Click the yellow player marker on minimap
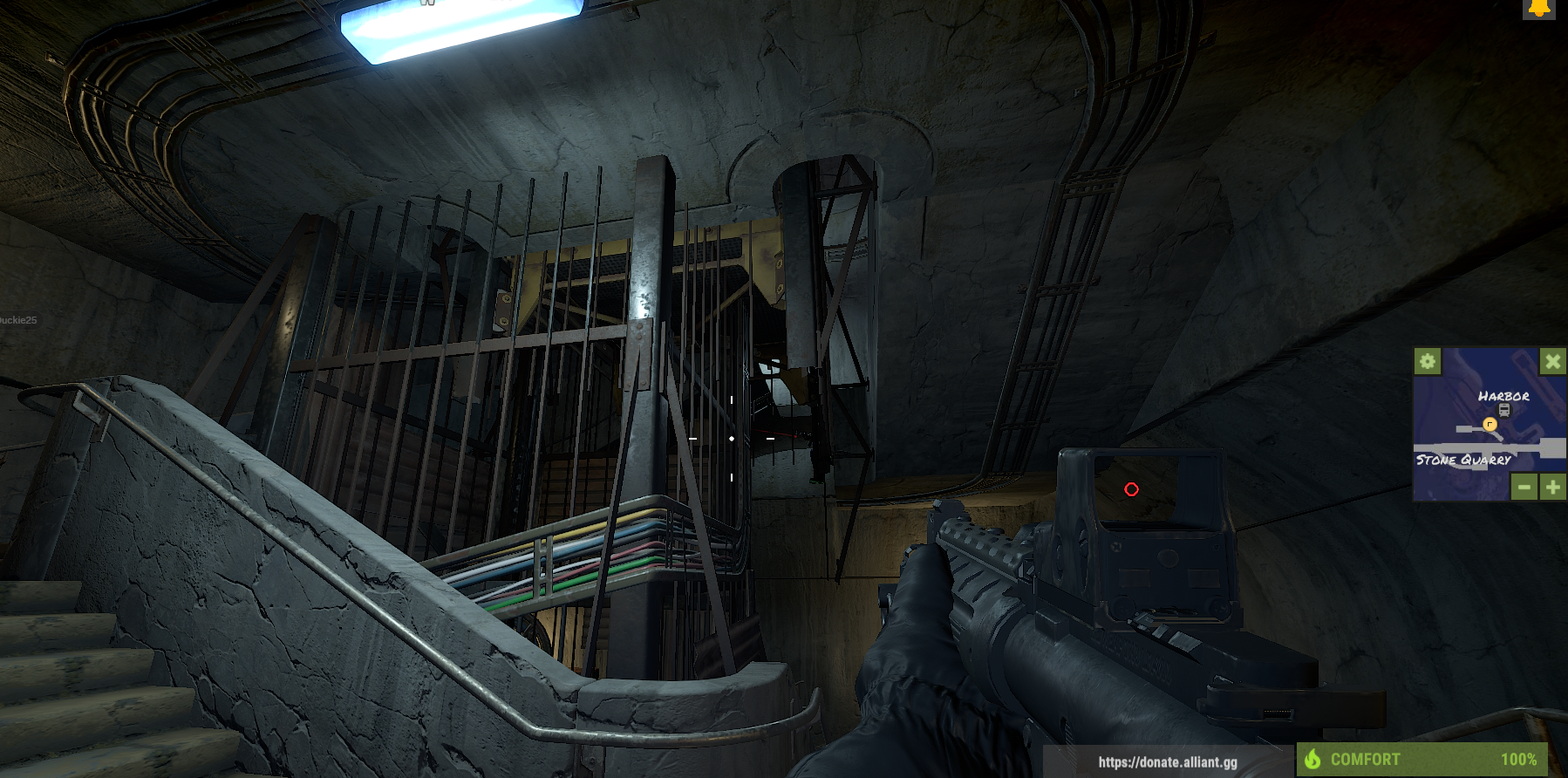 click(x=1490, y=425)
